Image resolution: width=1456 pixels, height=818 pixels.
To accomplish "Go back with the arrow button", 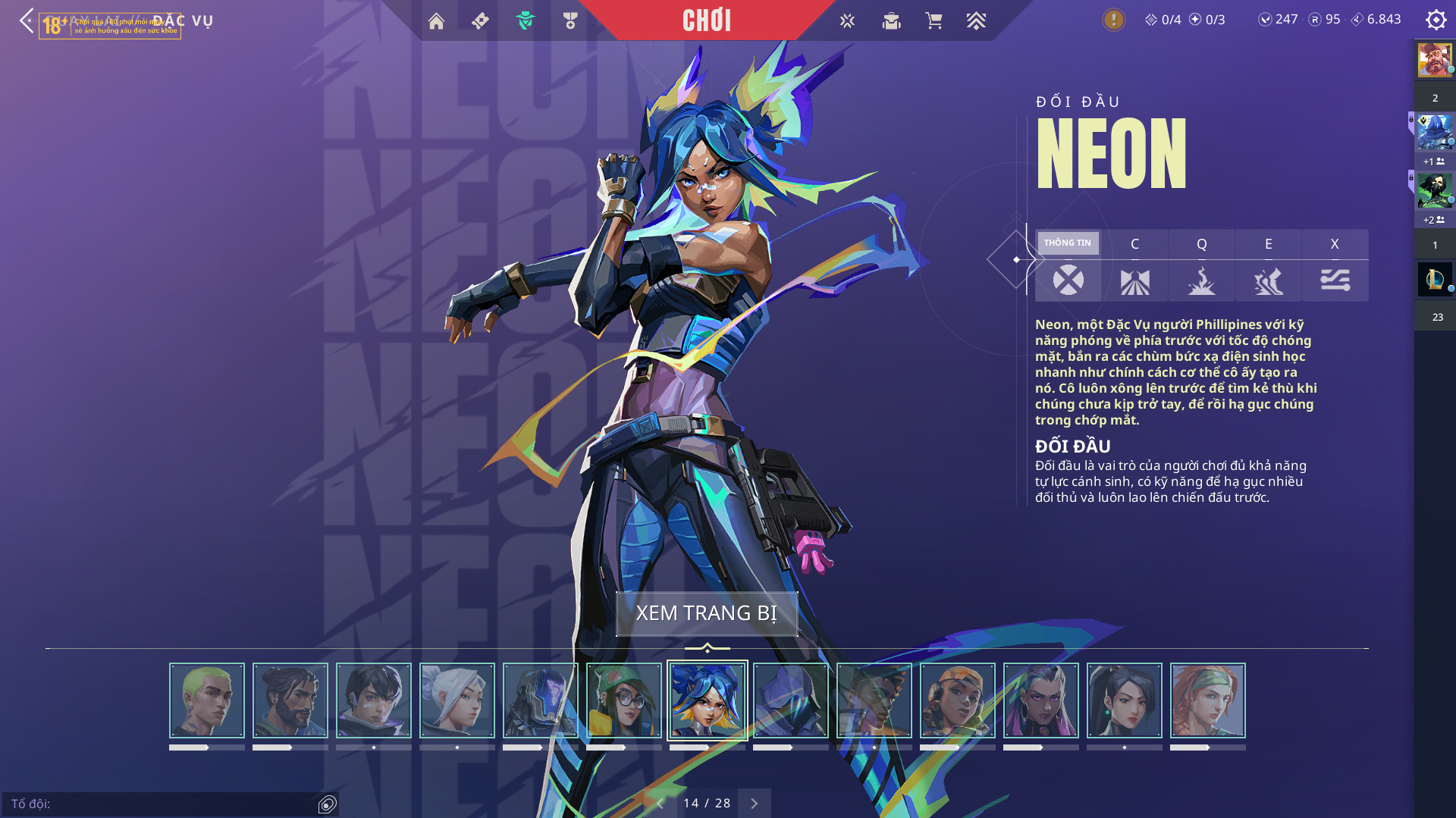I will 27,20.
